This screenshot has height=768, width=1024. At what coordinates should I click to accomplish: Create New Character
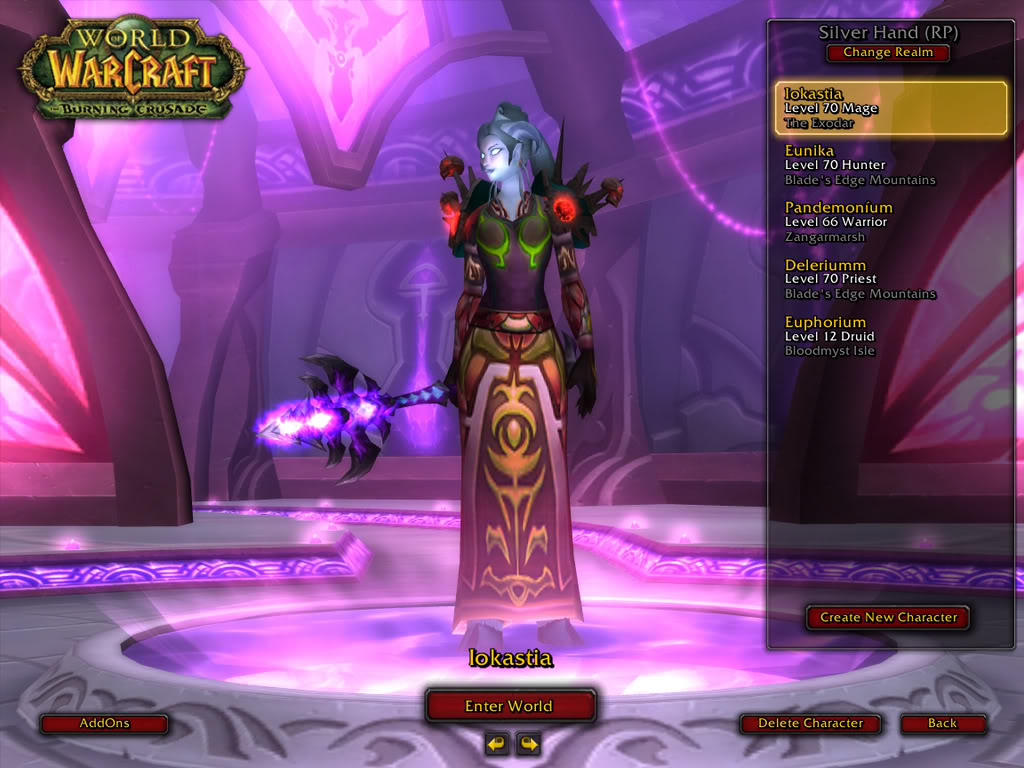click(888, 617)
